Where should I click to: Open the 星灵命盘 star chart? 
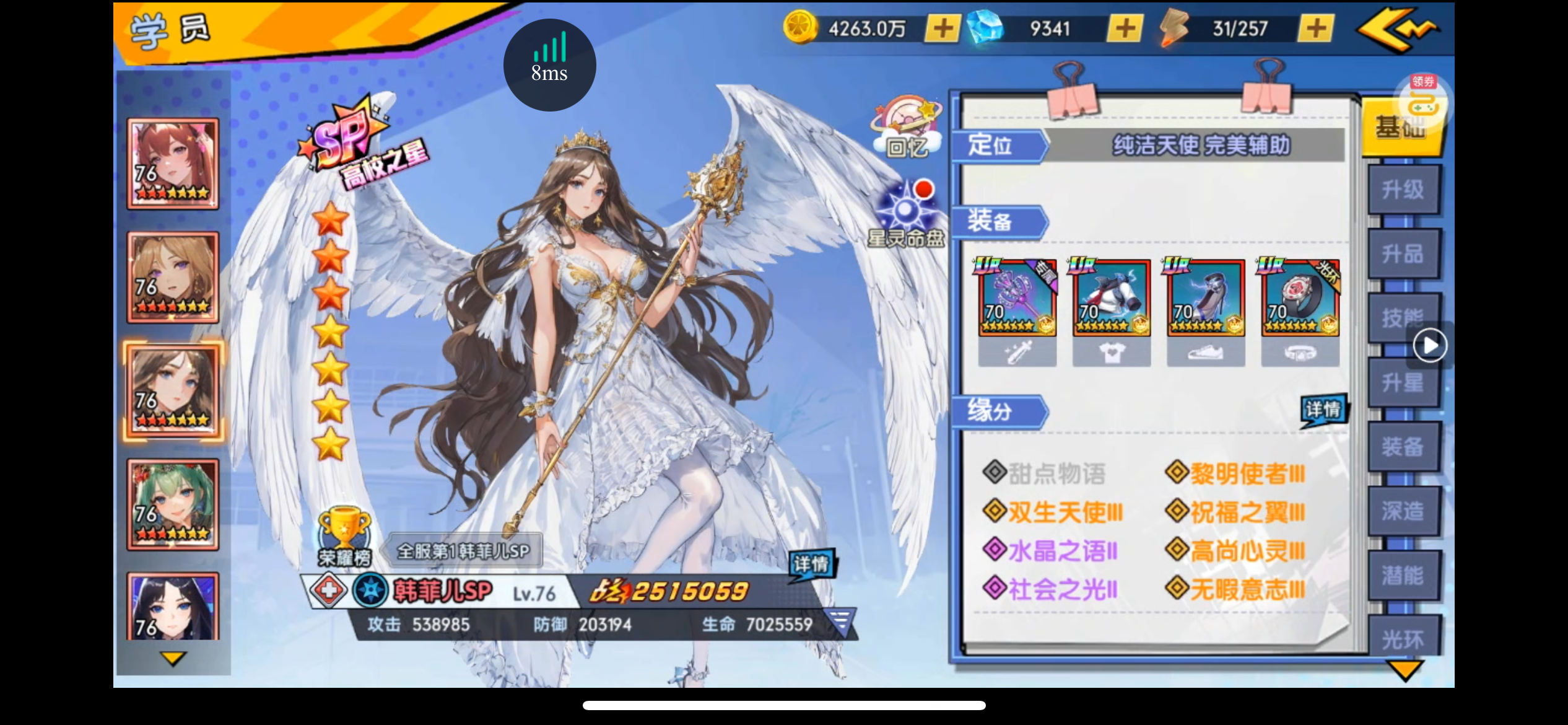coord(907,214)
